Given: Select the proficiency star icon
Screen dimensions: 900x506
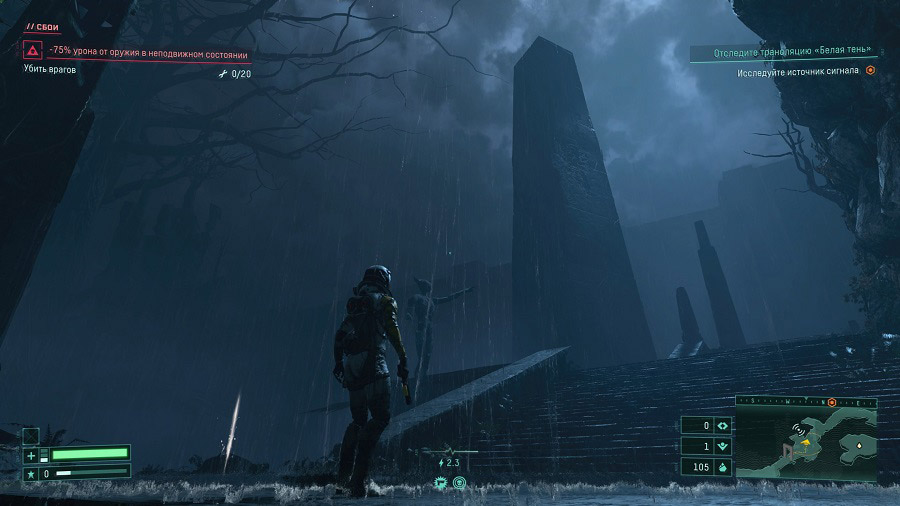Looking at the screenshot, I should [31, 472].
